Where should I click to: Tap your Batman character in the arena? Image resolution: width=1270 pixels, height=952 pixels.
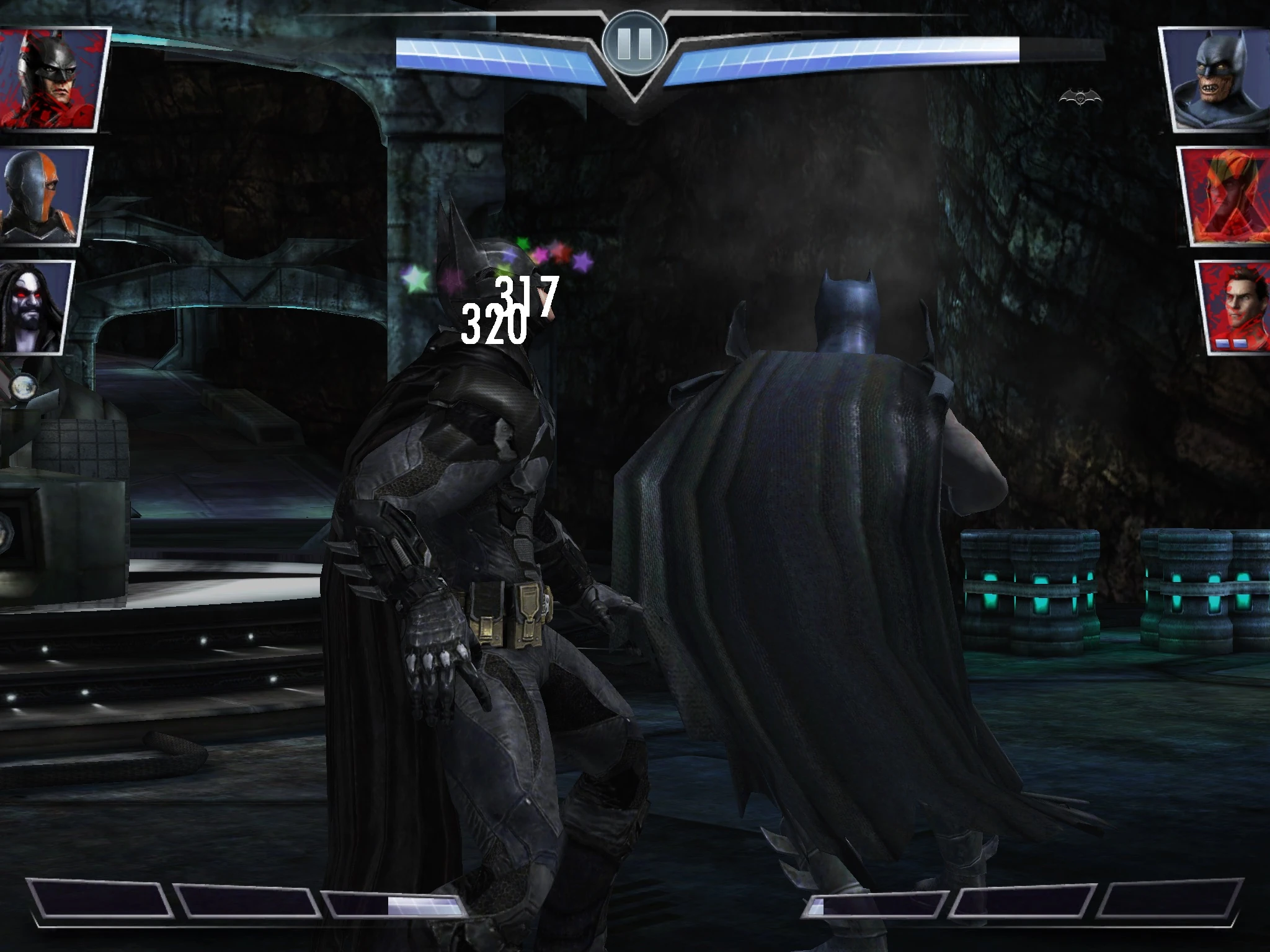point(490,527)
